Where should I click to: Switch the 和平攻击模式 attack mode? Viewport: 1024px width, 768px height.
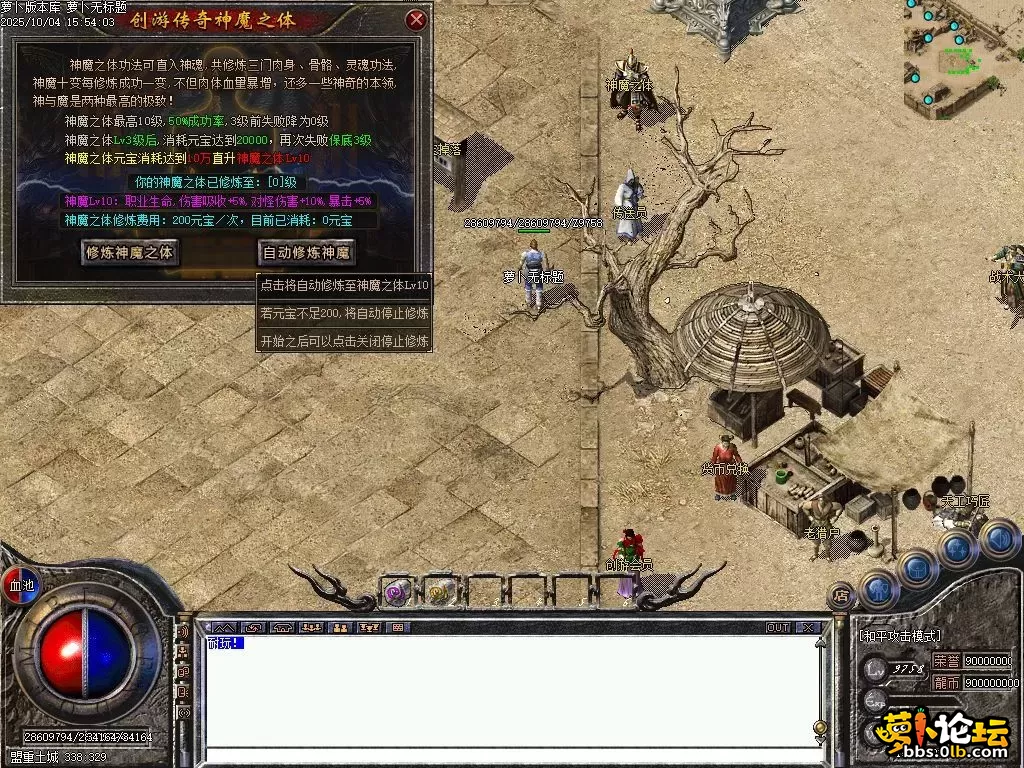tap(900, 636)
